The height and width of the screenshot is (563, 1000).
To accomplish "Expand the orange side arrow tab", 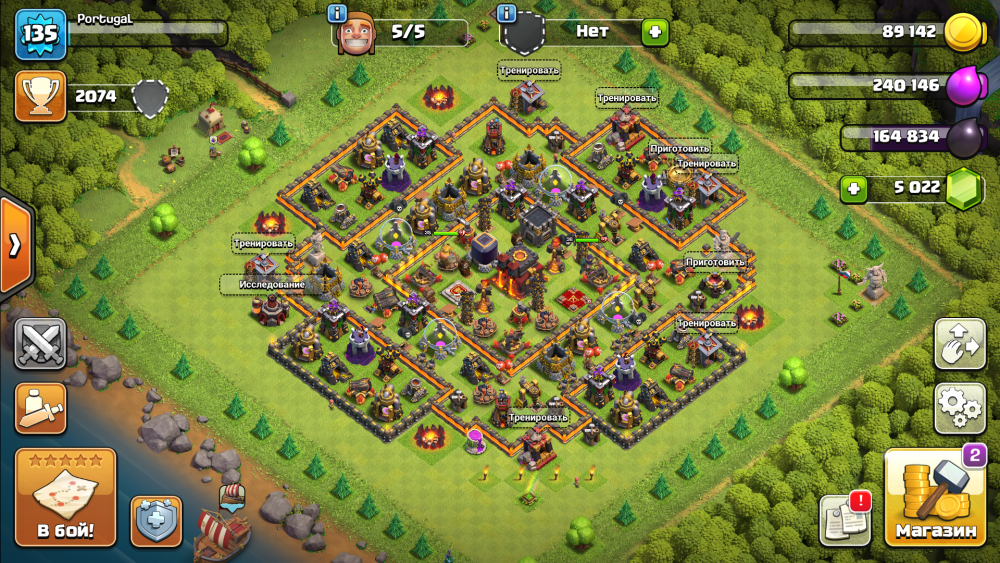I will click(x=15, y=246).
